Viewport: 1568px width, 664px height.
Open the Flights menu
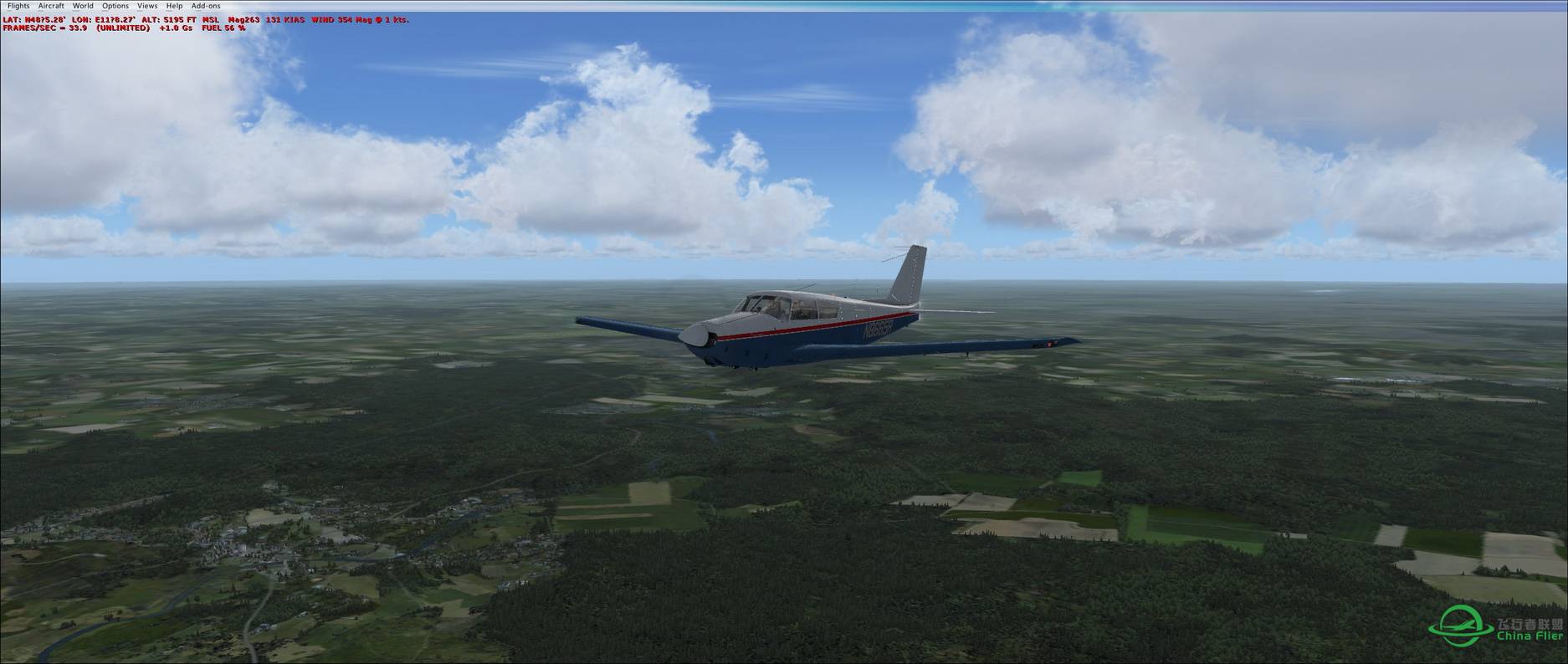18,6
